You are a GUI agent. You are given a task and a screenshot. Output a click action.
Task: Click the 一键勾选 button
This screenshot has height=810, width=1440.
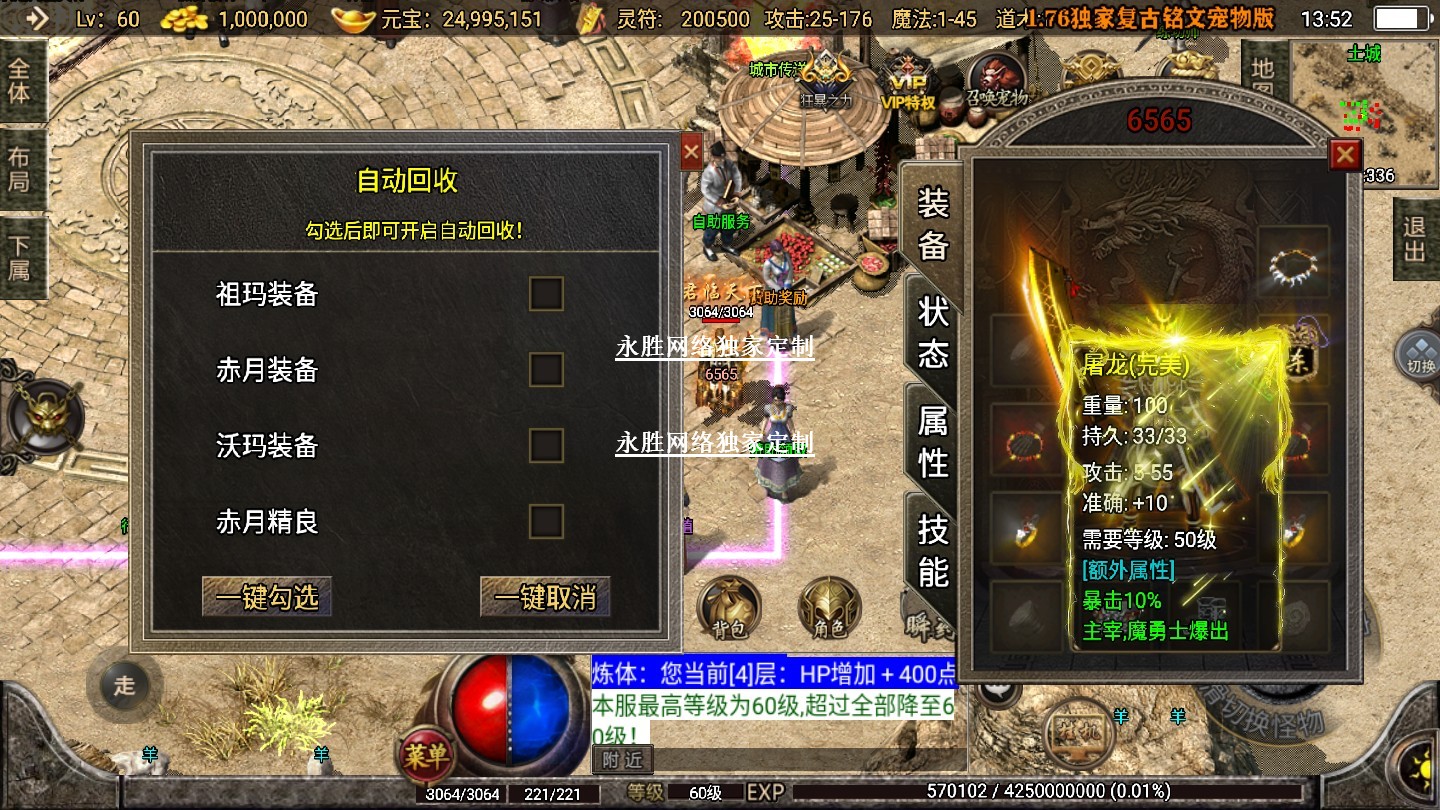coord(267,597)
